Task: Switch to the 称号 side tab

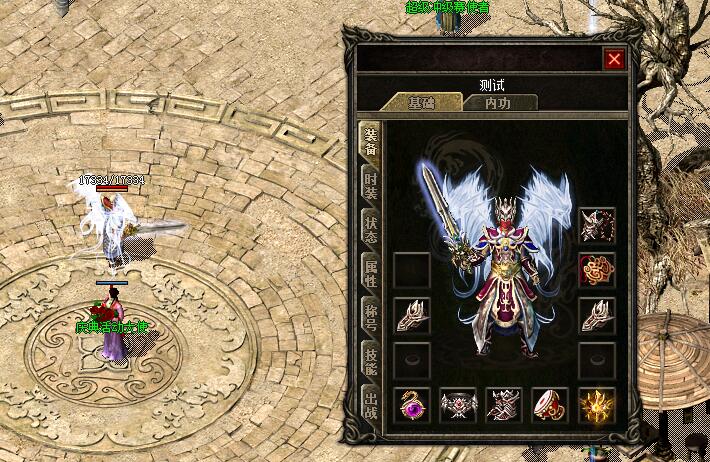Action: coord(370,313)
